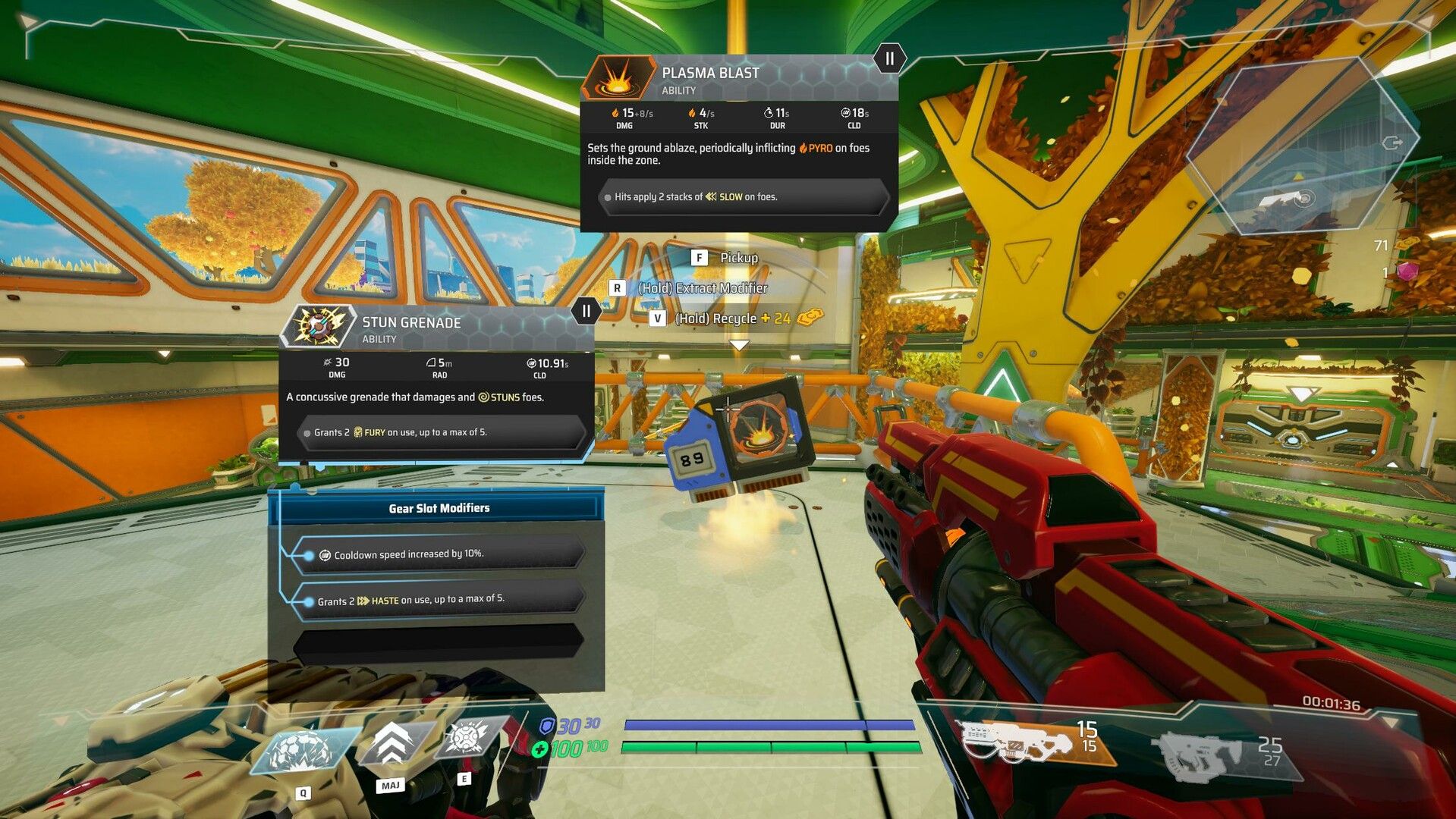The width and height of the screenshot is (1456, 819).
Task: Click the PYRO flame status icon
Action: [x=802, y=149]
